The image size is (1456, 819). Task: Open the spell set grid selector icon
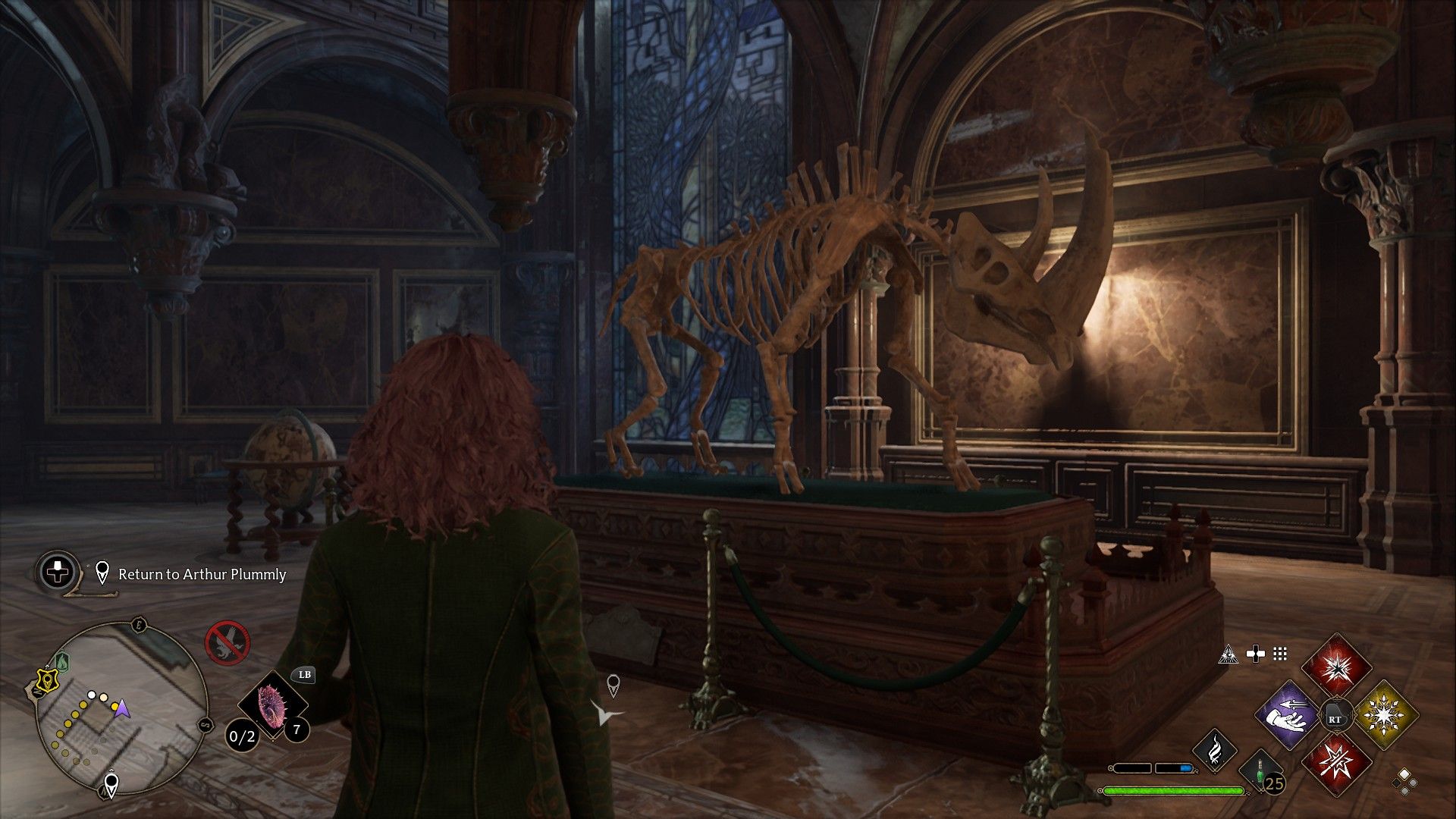tap(1279, 654)
